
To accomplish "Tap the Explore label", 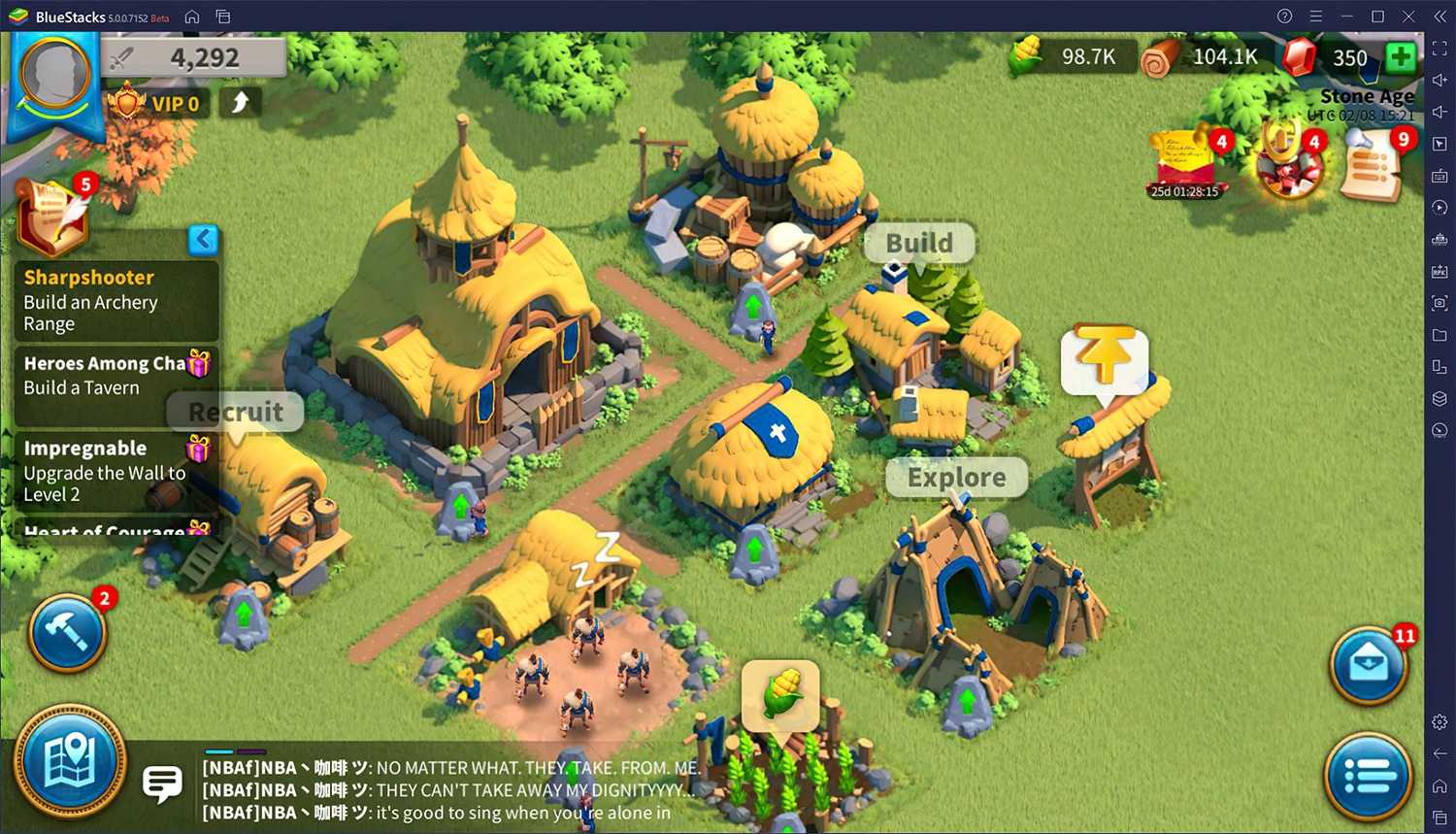I will (x=956, y=478).
